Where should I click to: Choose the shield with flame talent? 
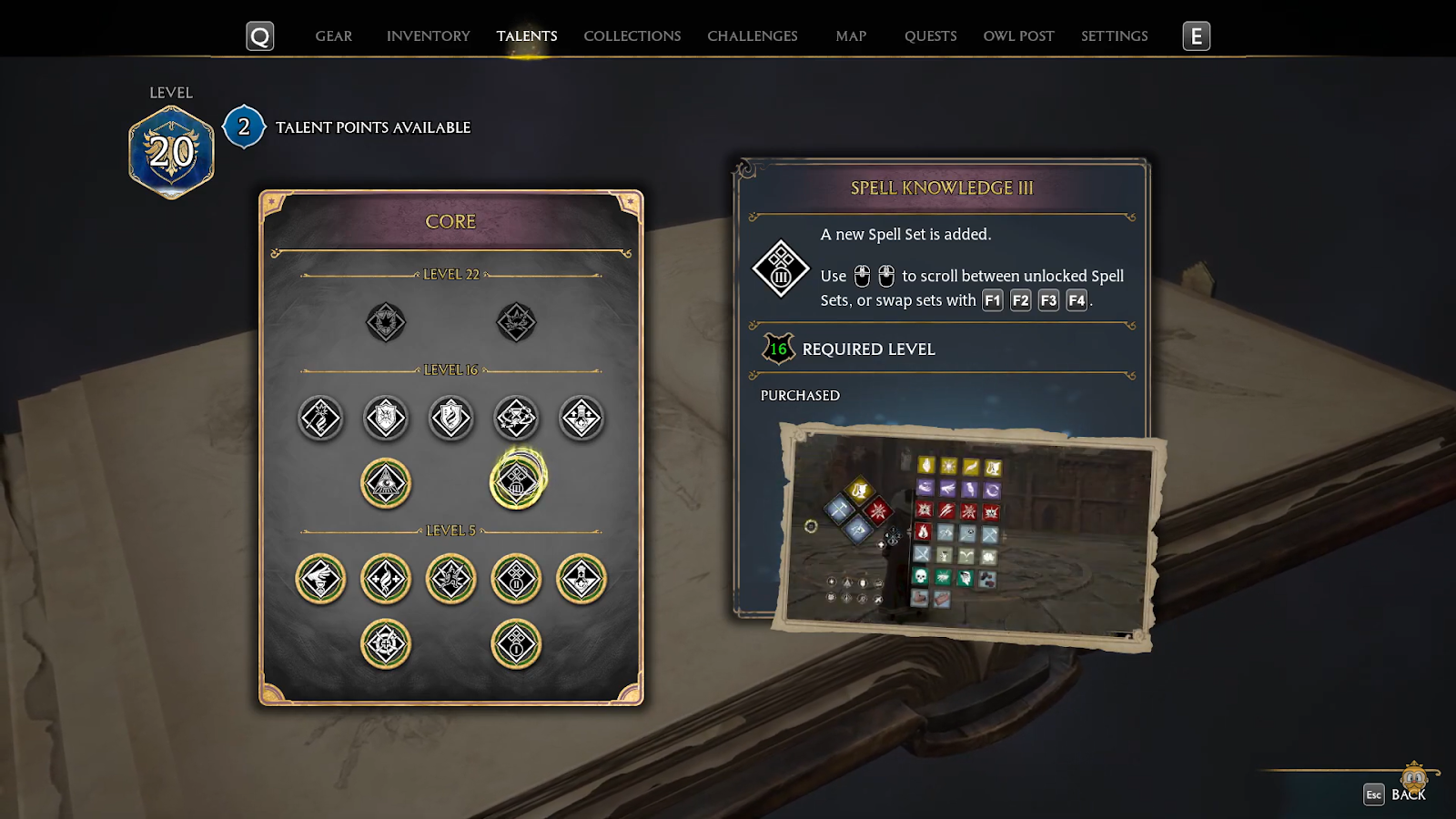451,419
